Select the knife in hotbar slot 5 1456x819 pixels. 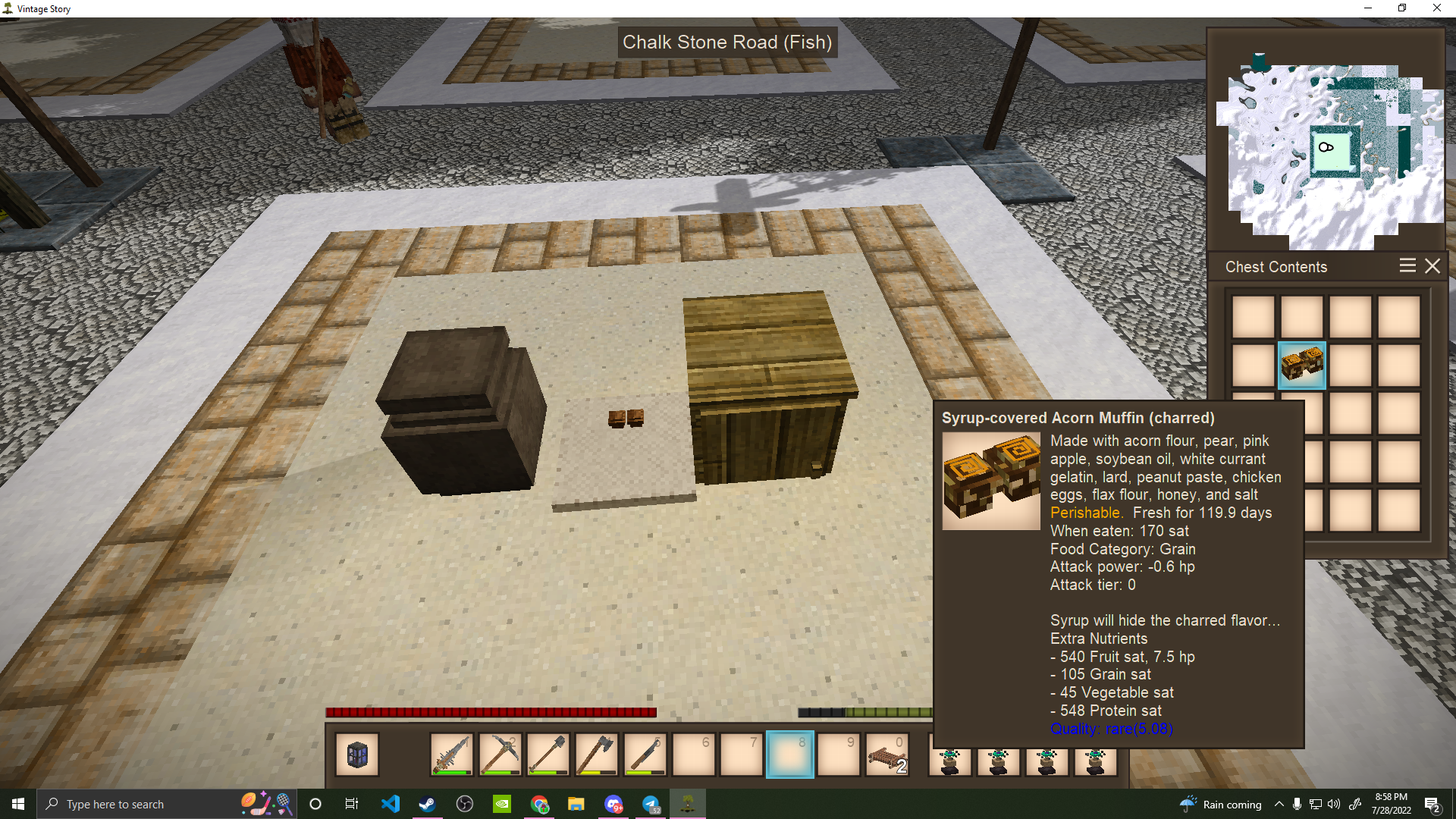(645, 755)
